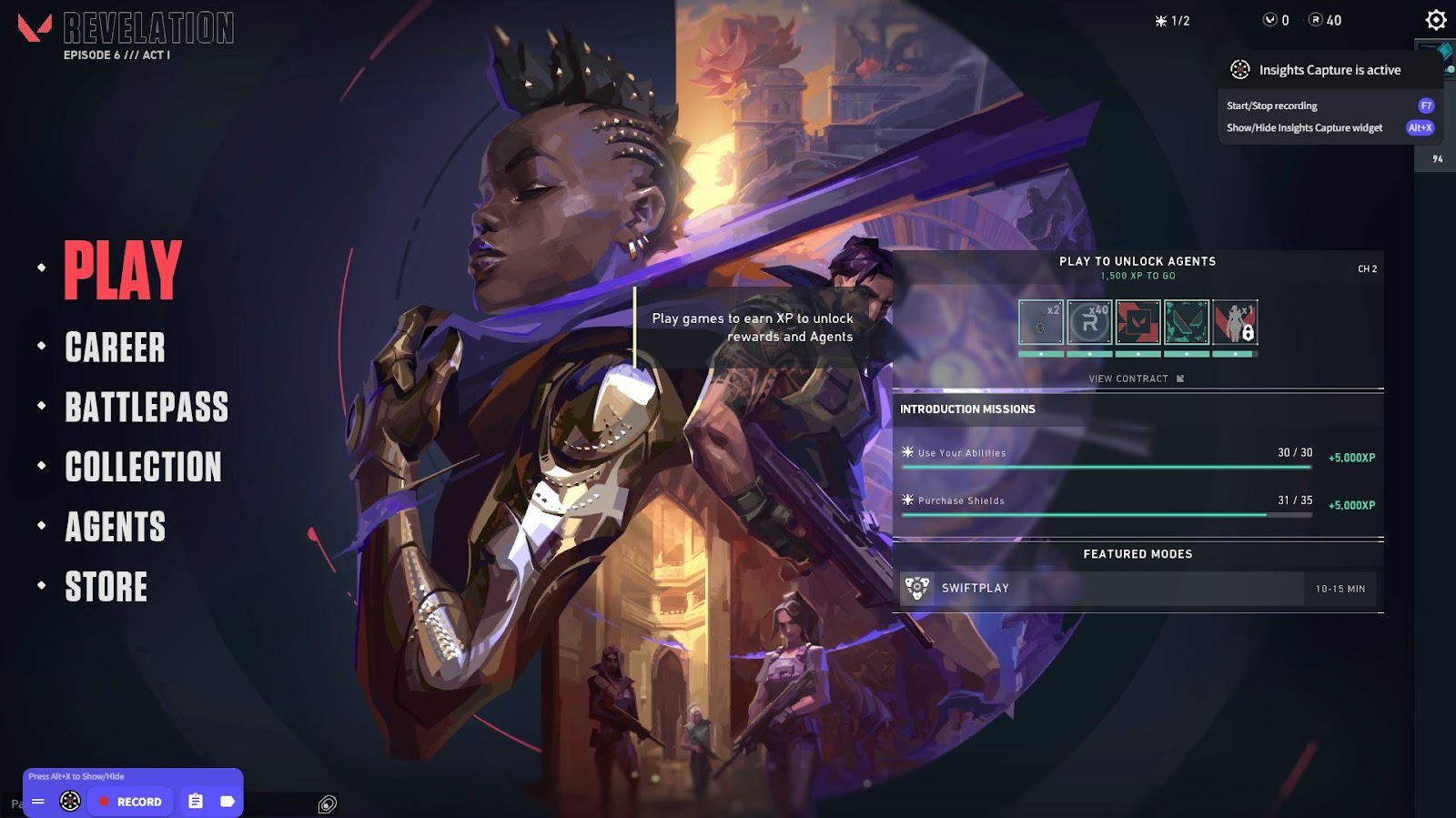Screen dimensions: 1456x818
Task: Check the Radianite Points balance showing 40
Action: 1325,20
